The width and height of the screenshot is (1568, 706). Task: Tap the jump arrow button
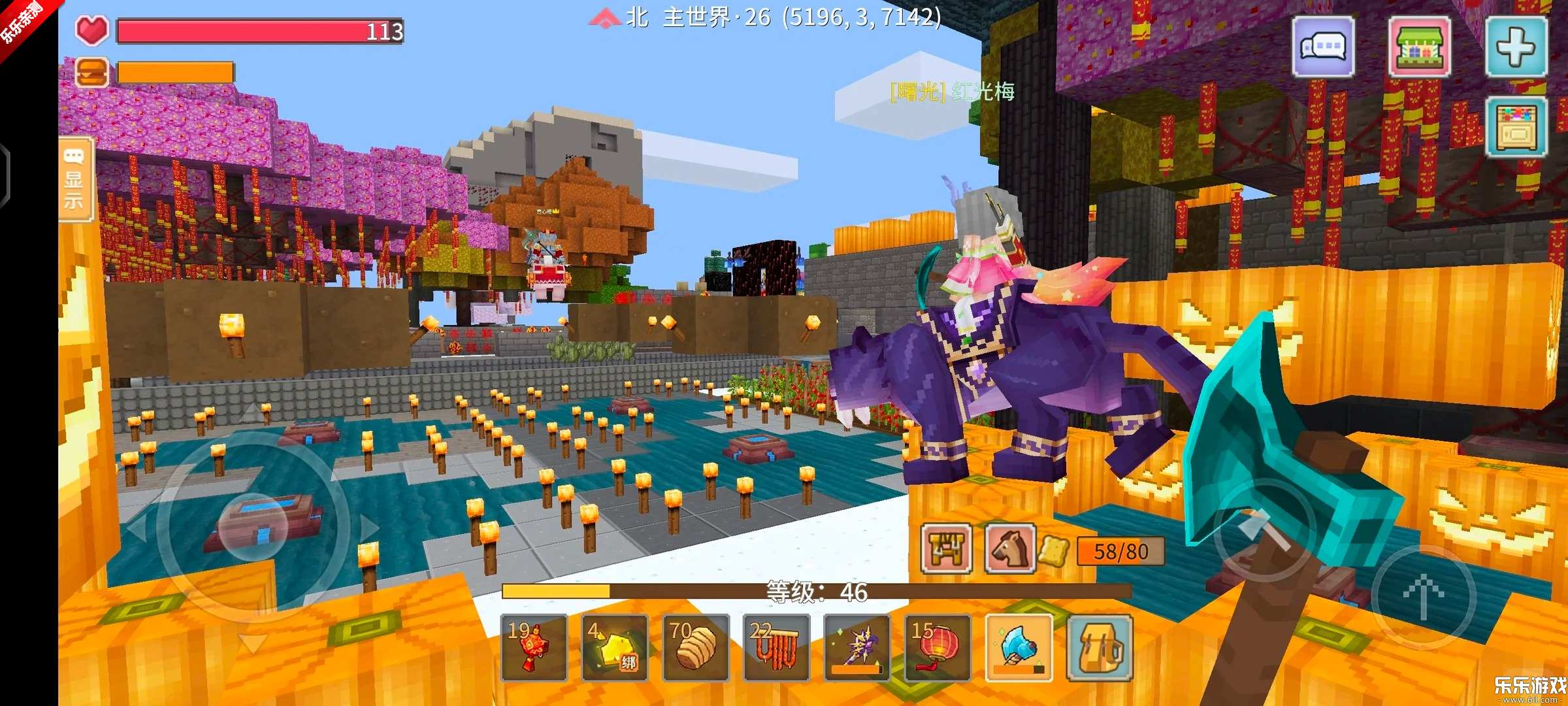(1423, 596)
